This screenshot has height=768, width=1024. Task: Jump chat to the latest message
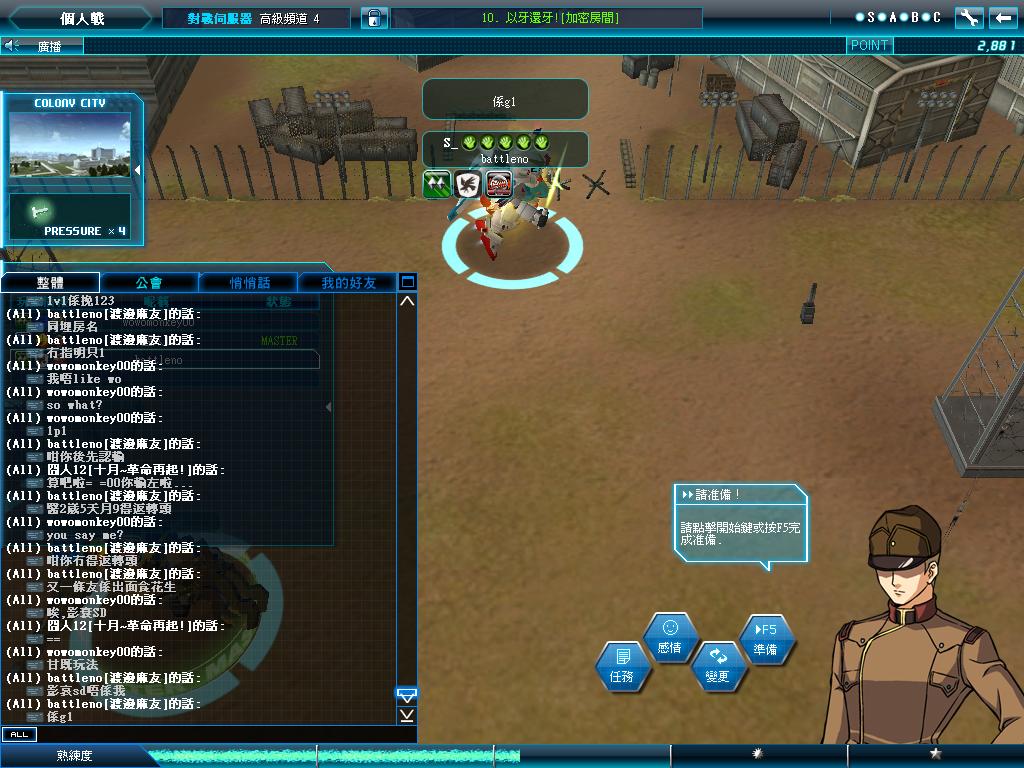pos(407,715)
